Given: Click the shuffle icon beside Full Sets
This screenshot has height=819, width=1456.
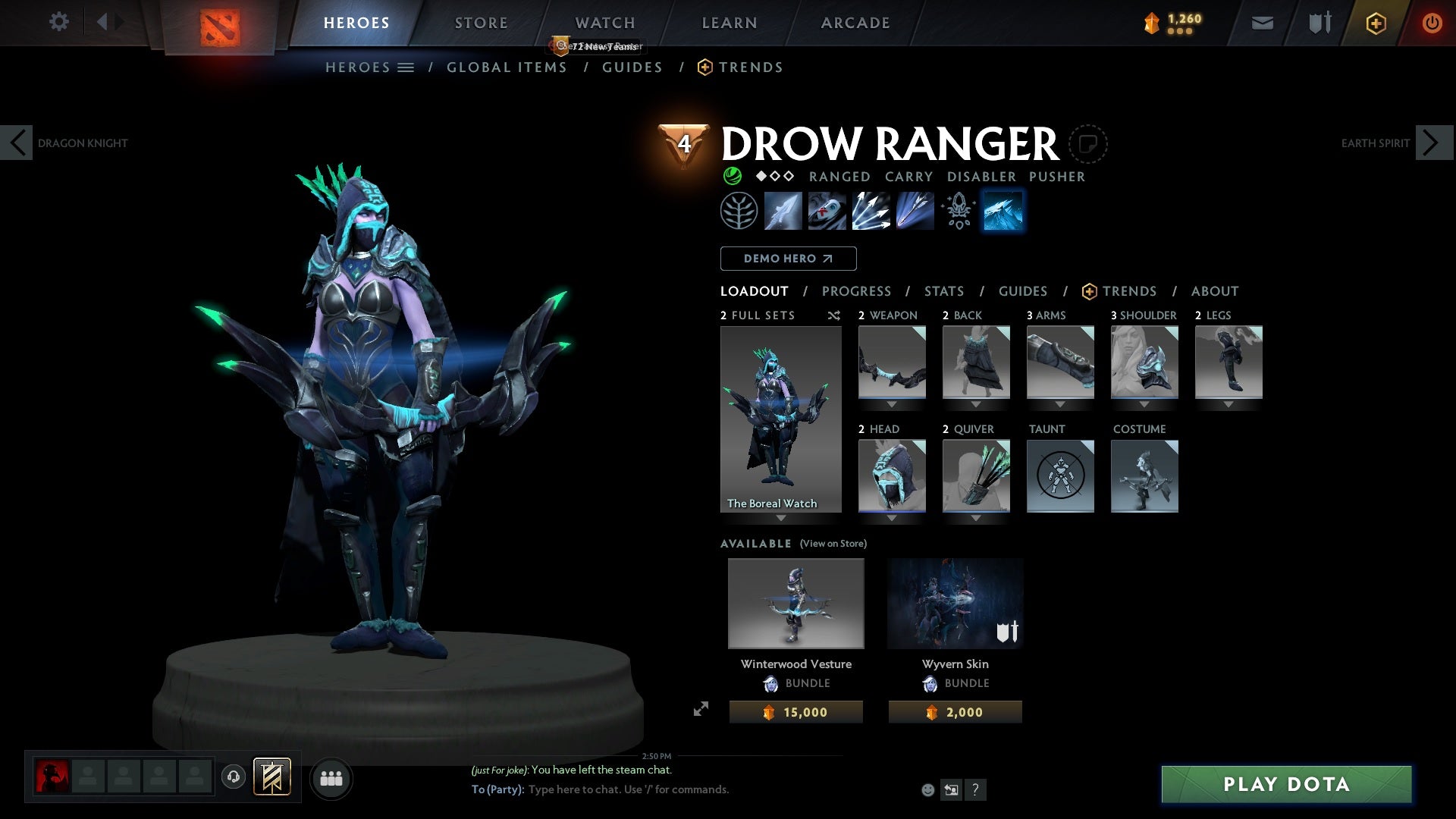Looking at the screenshot, I should [x=834, y=315].
